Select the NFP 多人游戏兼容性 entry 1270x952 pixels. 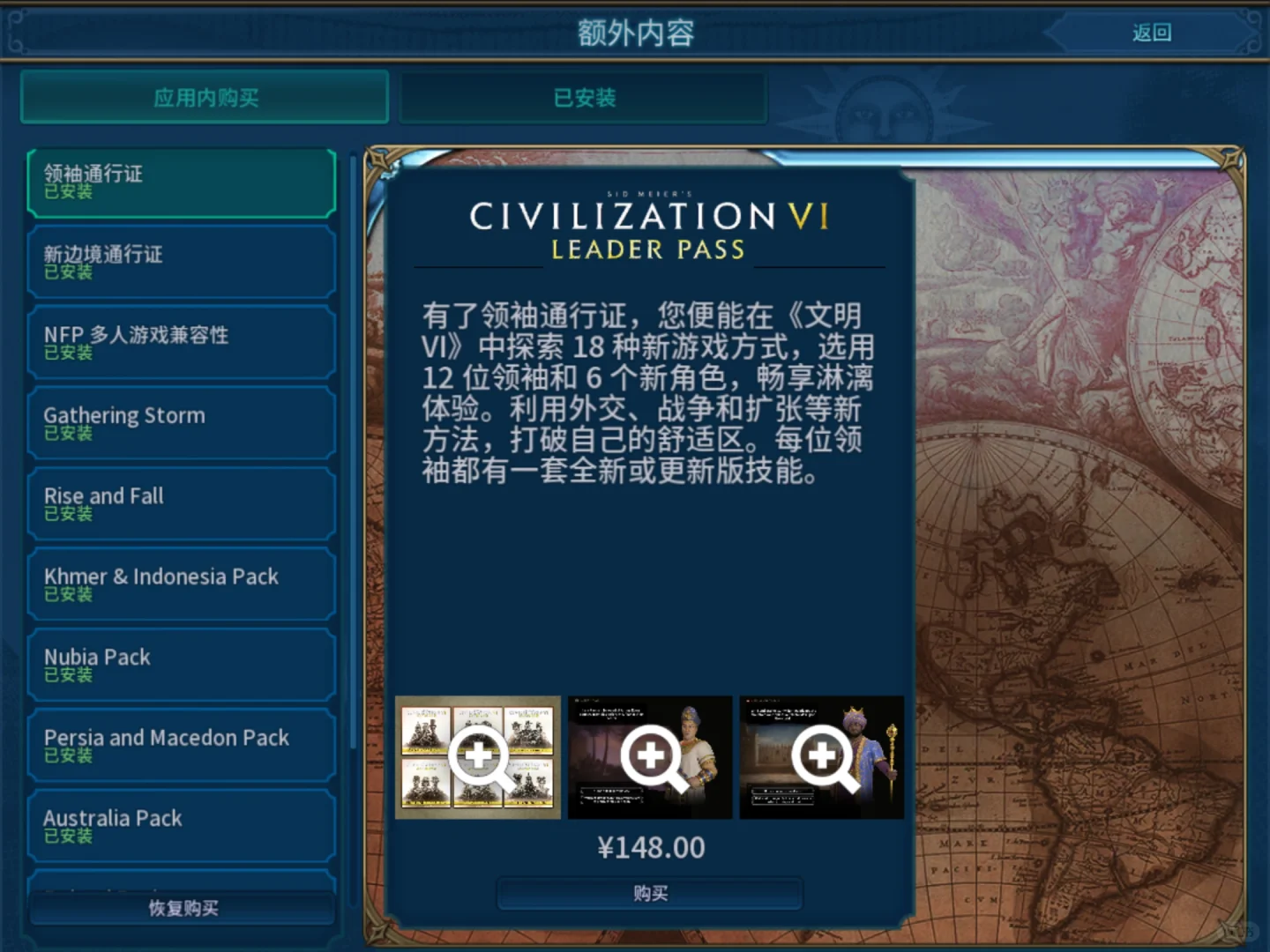click(x=181, y=342)
